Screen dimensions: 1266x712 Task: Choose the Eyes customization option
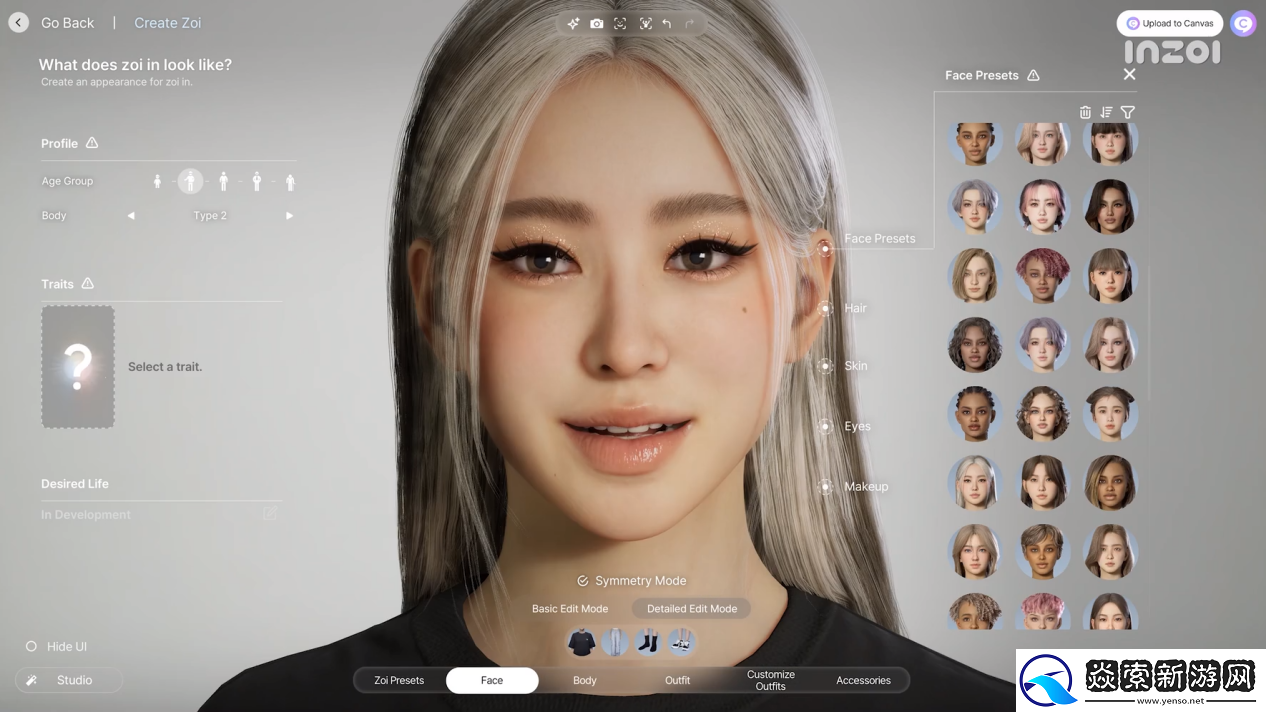(x=826, y=426)
